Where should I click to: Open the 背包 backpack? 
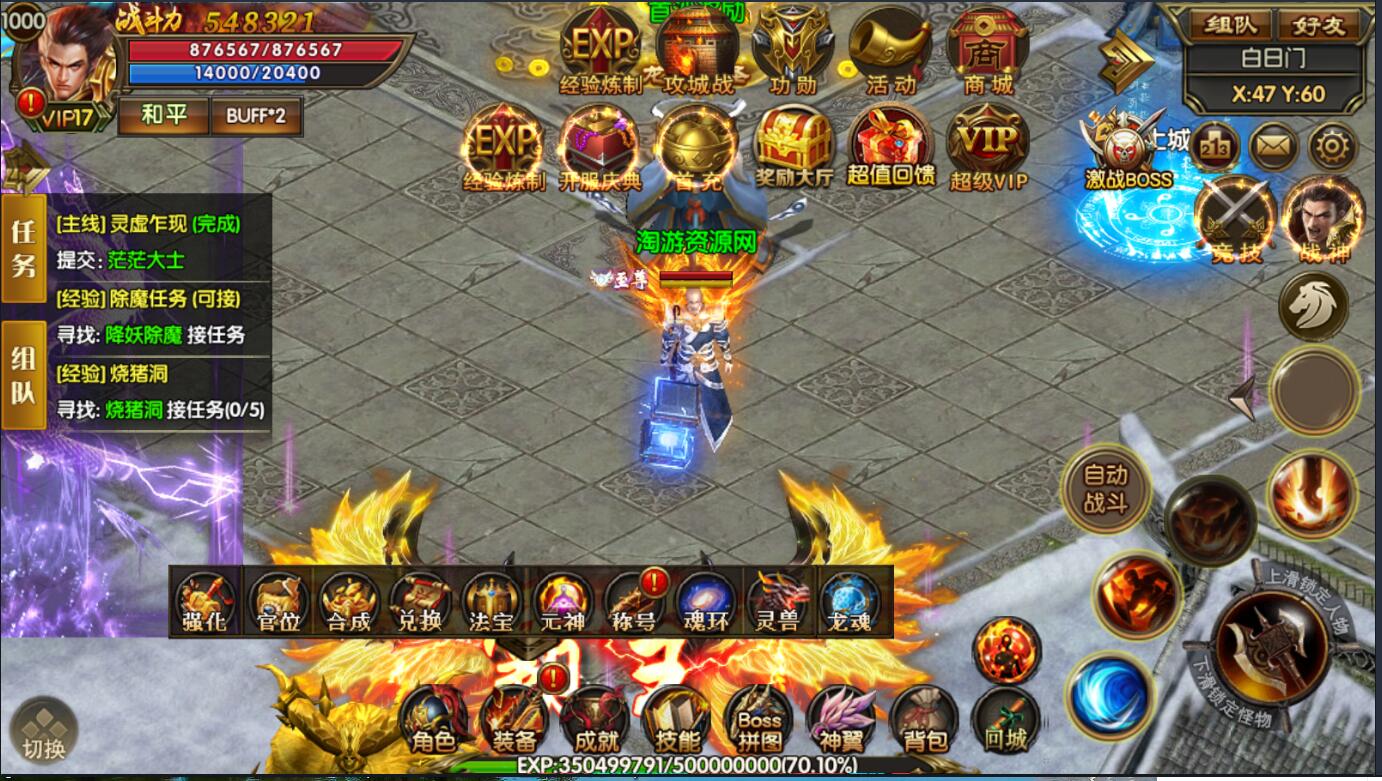click(924, 719)
